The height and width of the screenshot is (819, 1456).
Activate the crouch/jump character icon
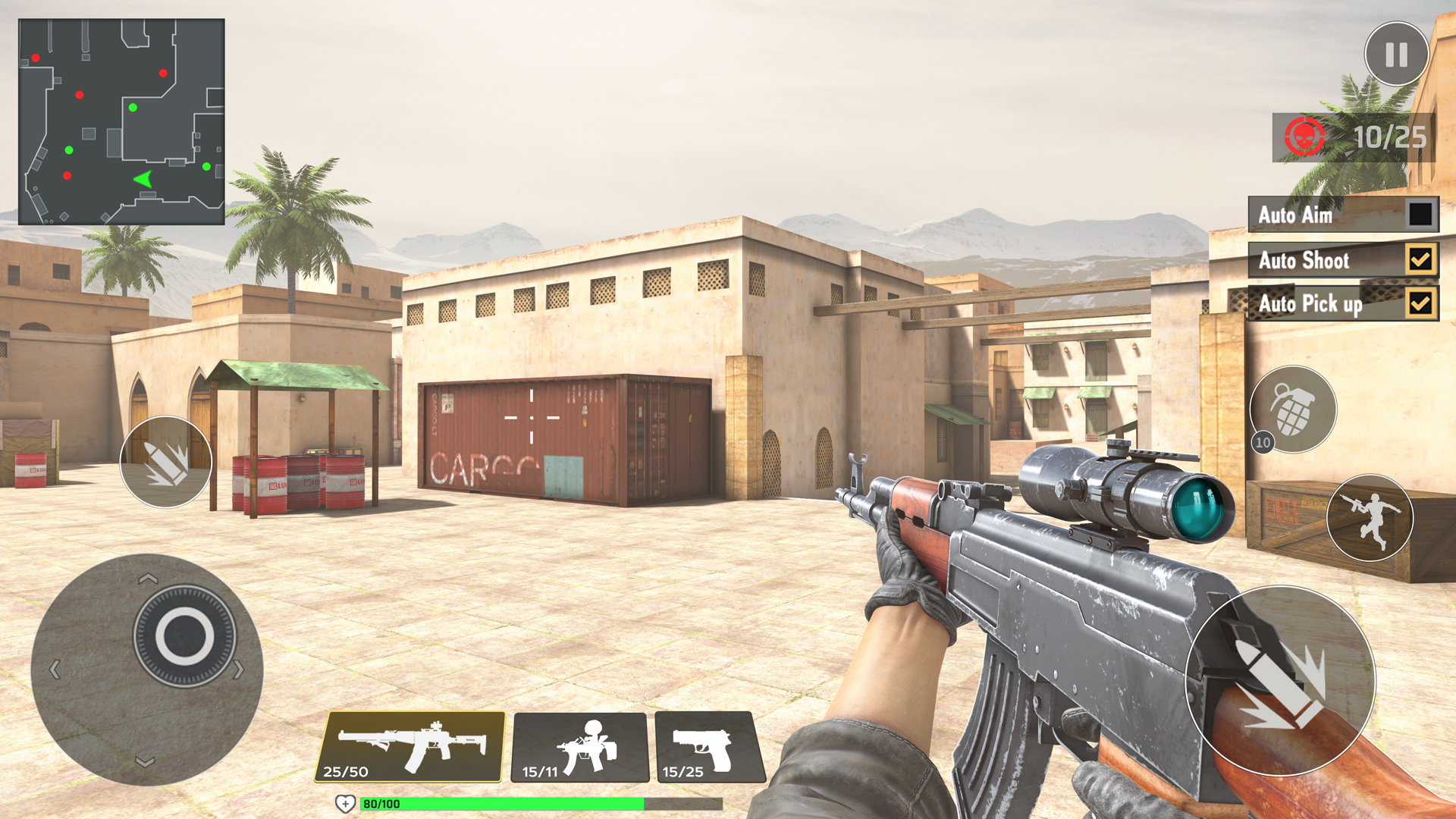pyautogui.click(x=1369, y=516)
